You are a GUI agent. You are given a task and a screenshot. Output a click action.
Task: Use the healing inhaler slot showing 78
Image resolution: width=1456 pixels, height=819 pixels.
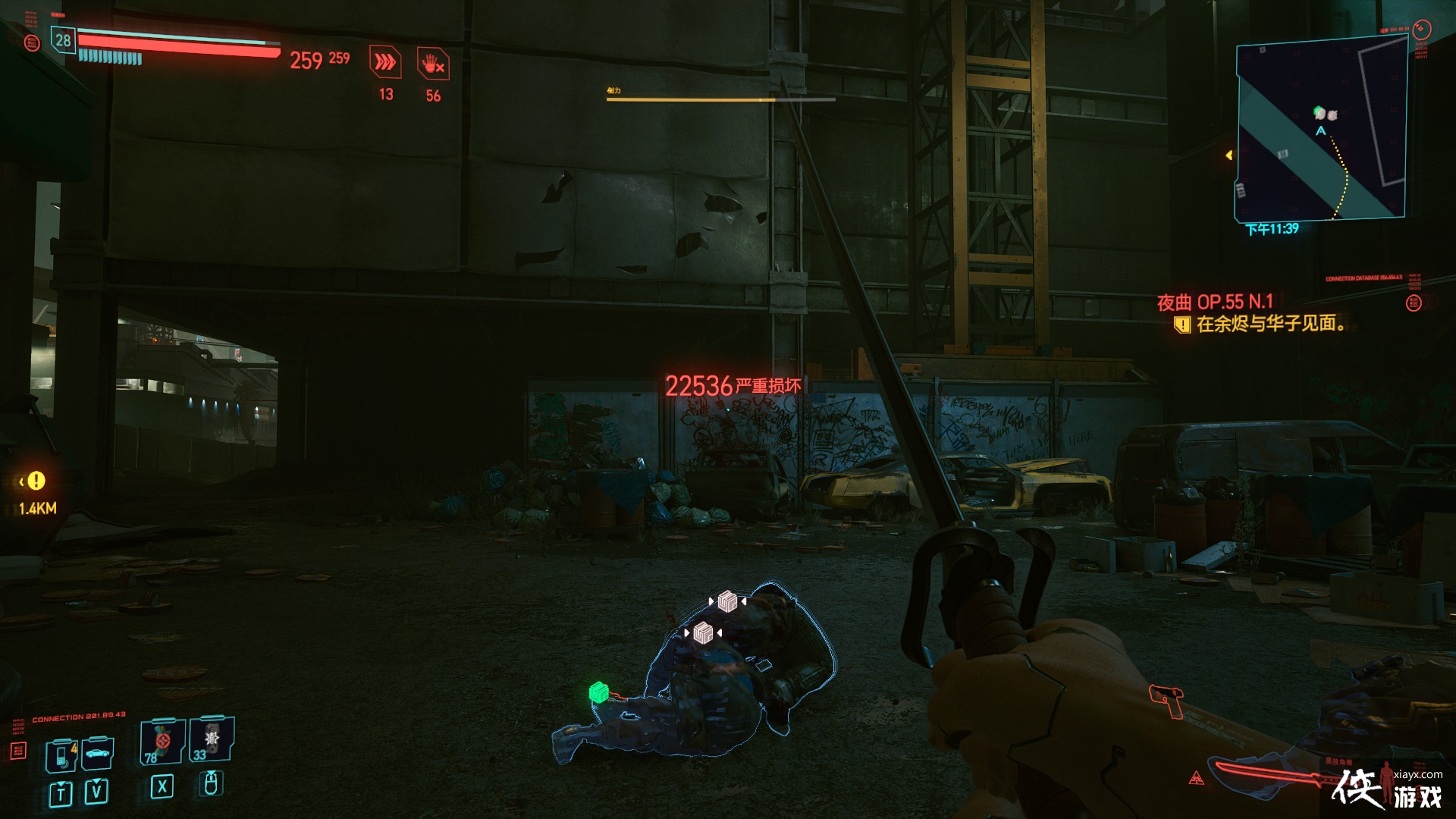pos(162,741)
